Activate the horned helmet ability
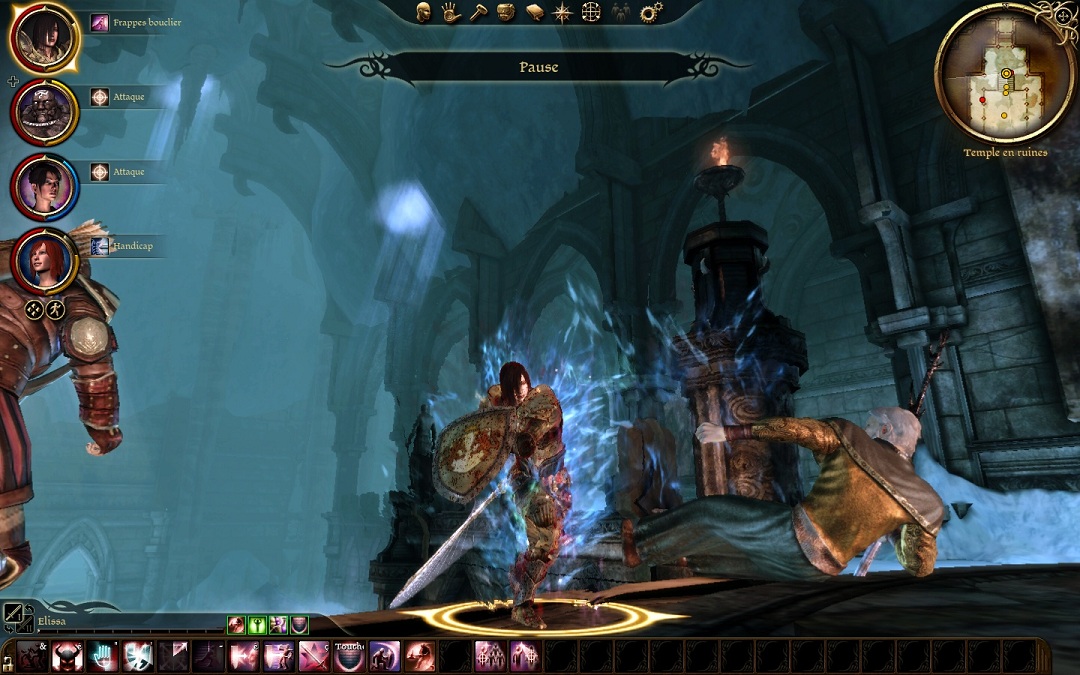Viewport: 1080px width, 675px height. pyautogui.click(x=67, y=656)
